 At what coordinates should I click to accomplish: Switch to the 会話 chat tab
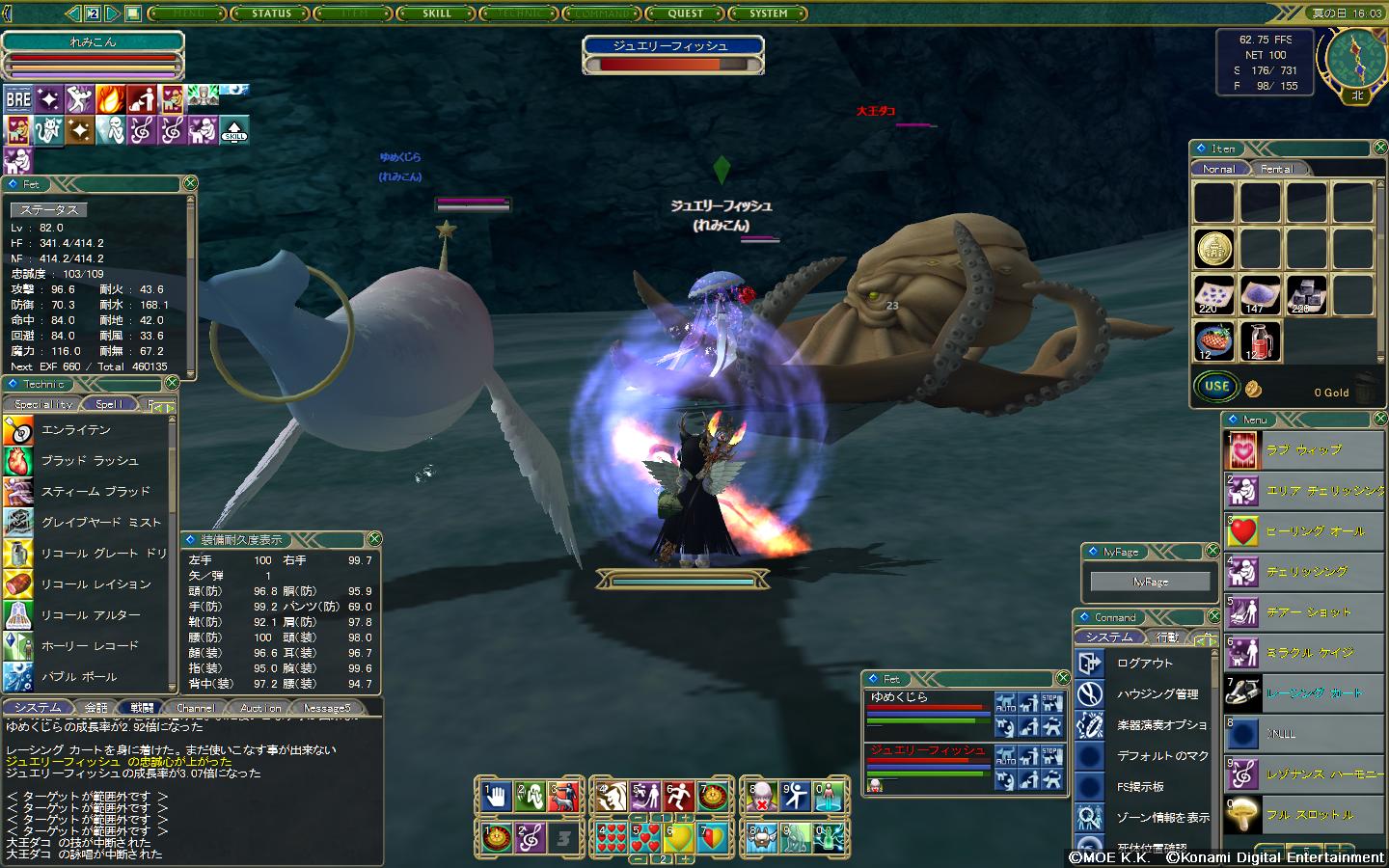[x=96, y=708]
